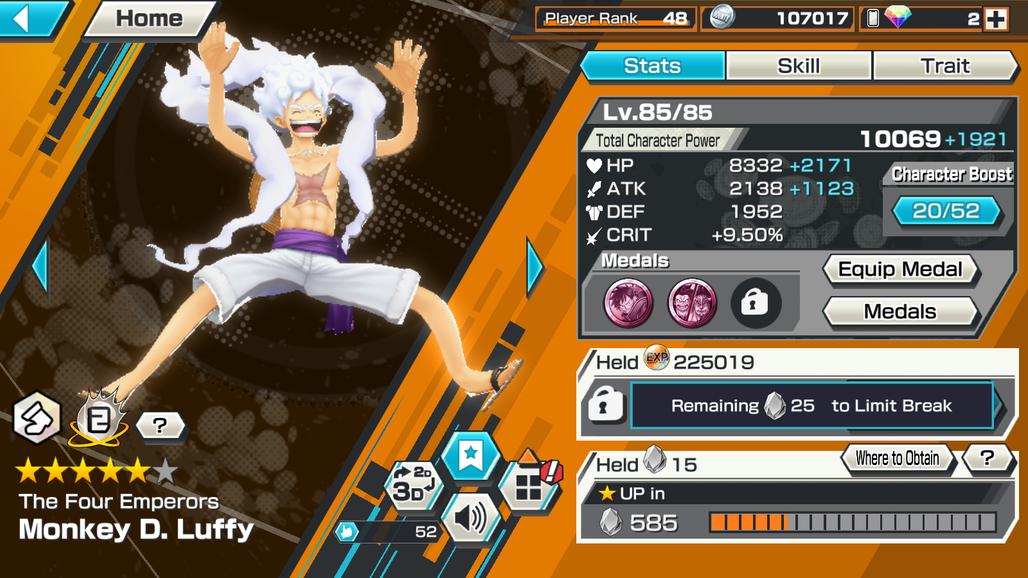Open the Medals list
This screenshot has width=1028, height=578.
(x=899, y=312)
